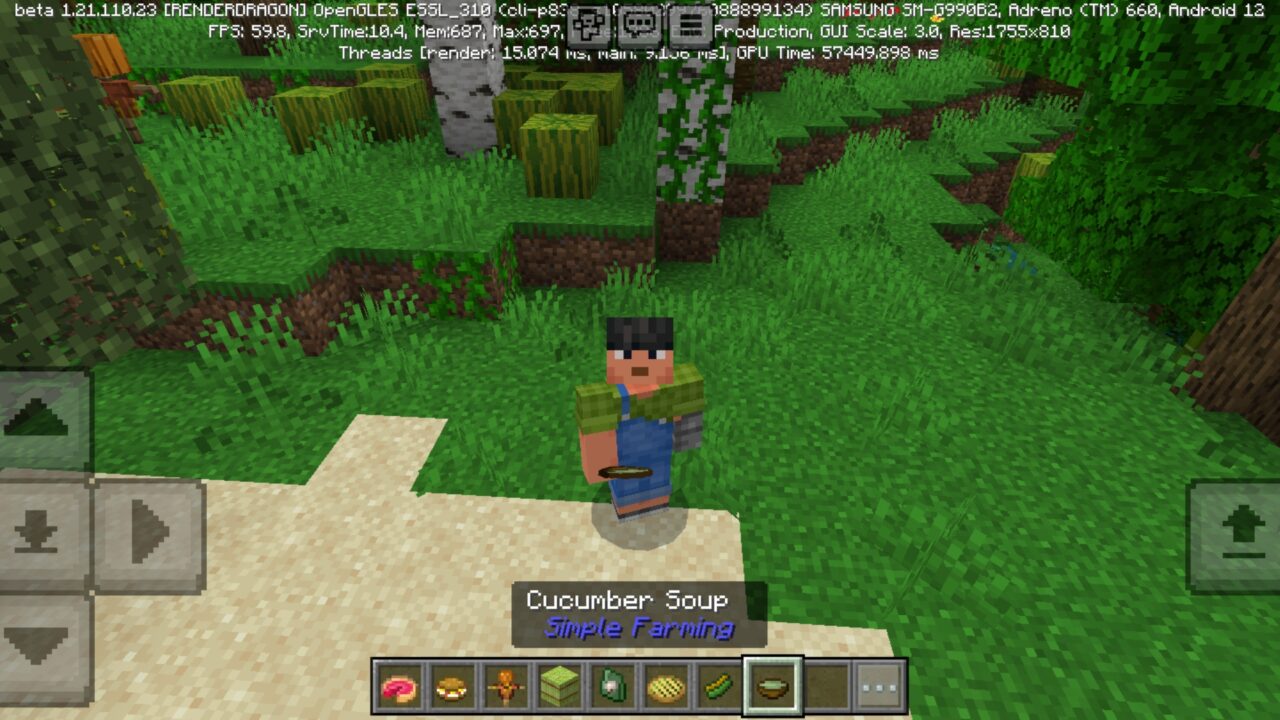The width and height of the screenshot is (1280, 720).
Task: Select the pink ham hotbar slot
Action: (399, 687)
